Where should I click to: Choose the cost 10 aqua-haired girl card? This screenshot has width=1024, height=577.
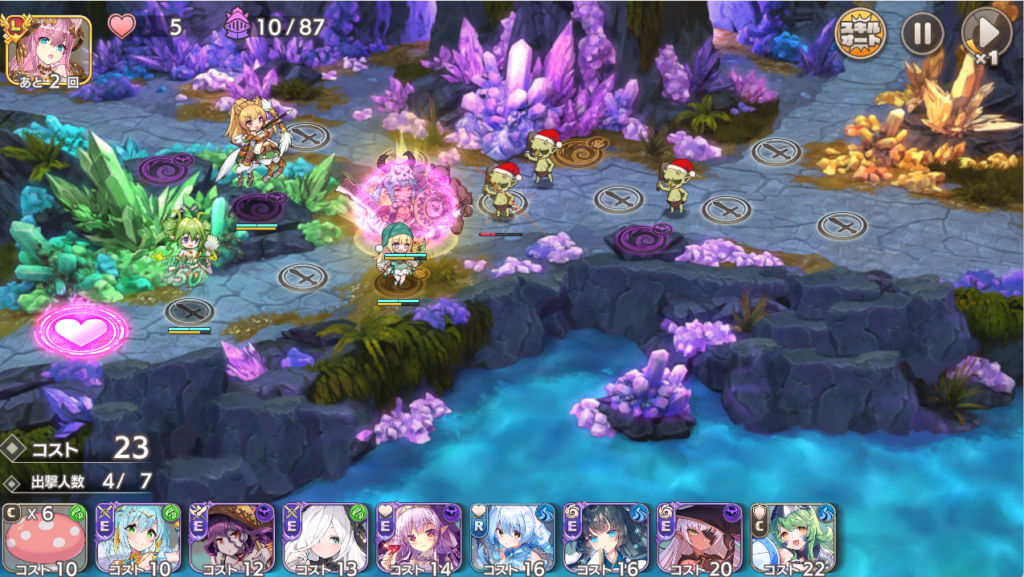point(138,538)
